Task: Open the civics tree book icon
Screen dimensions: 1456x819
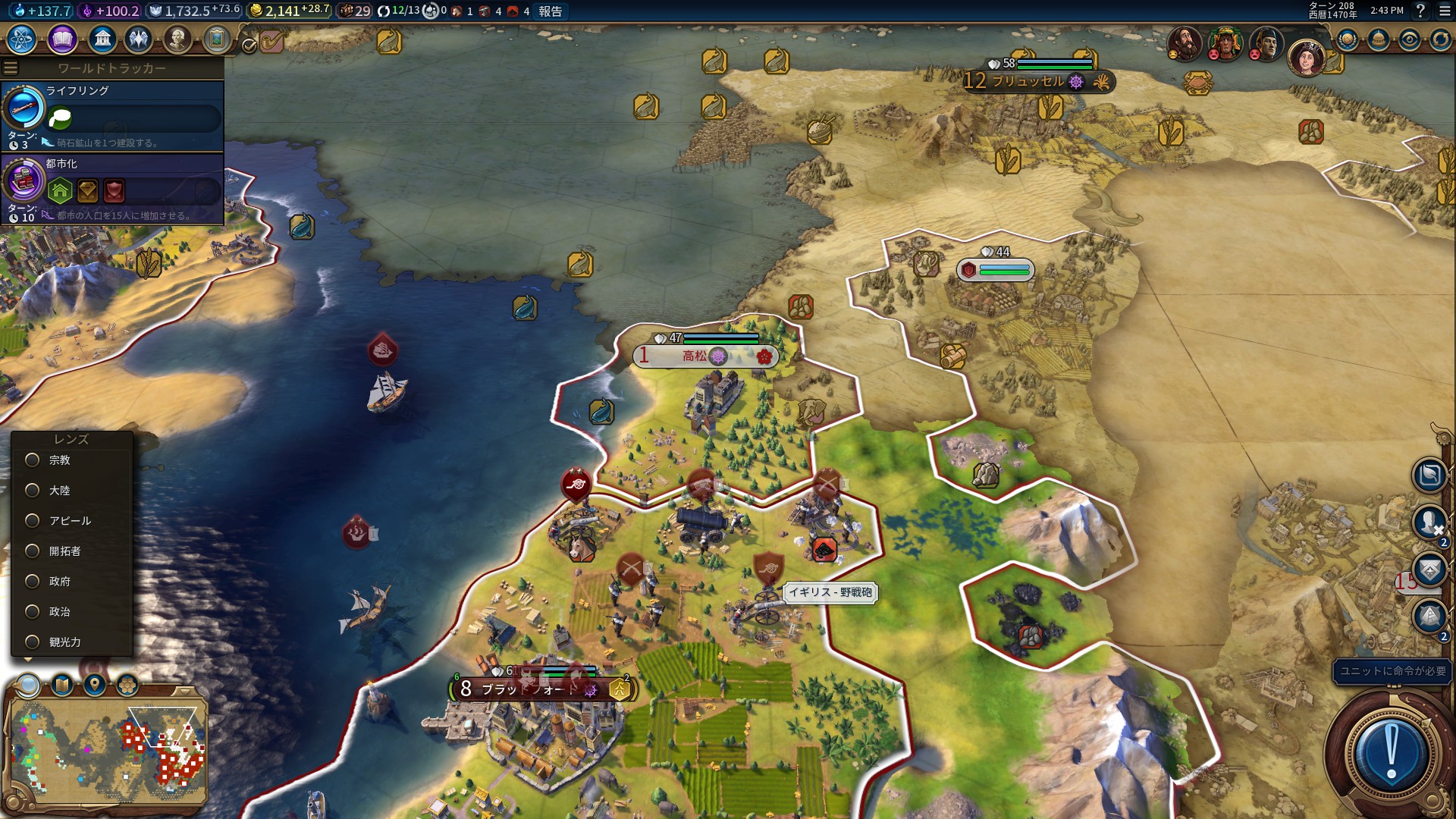Action: coord(62,39)
